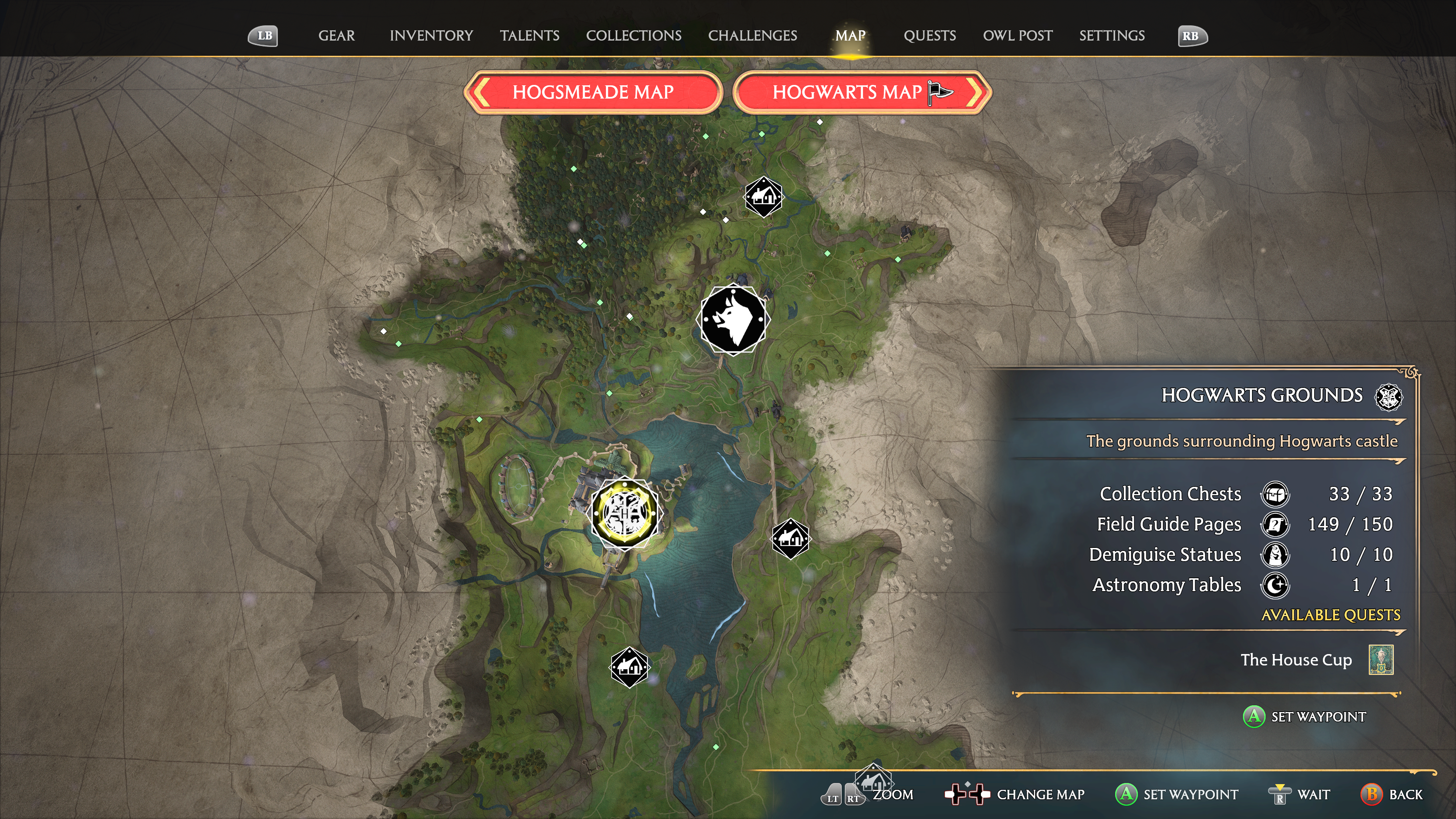Check the Owl Post tab
The image size is (1456, 819).
click(x=1017, y=36)
